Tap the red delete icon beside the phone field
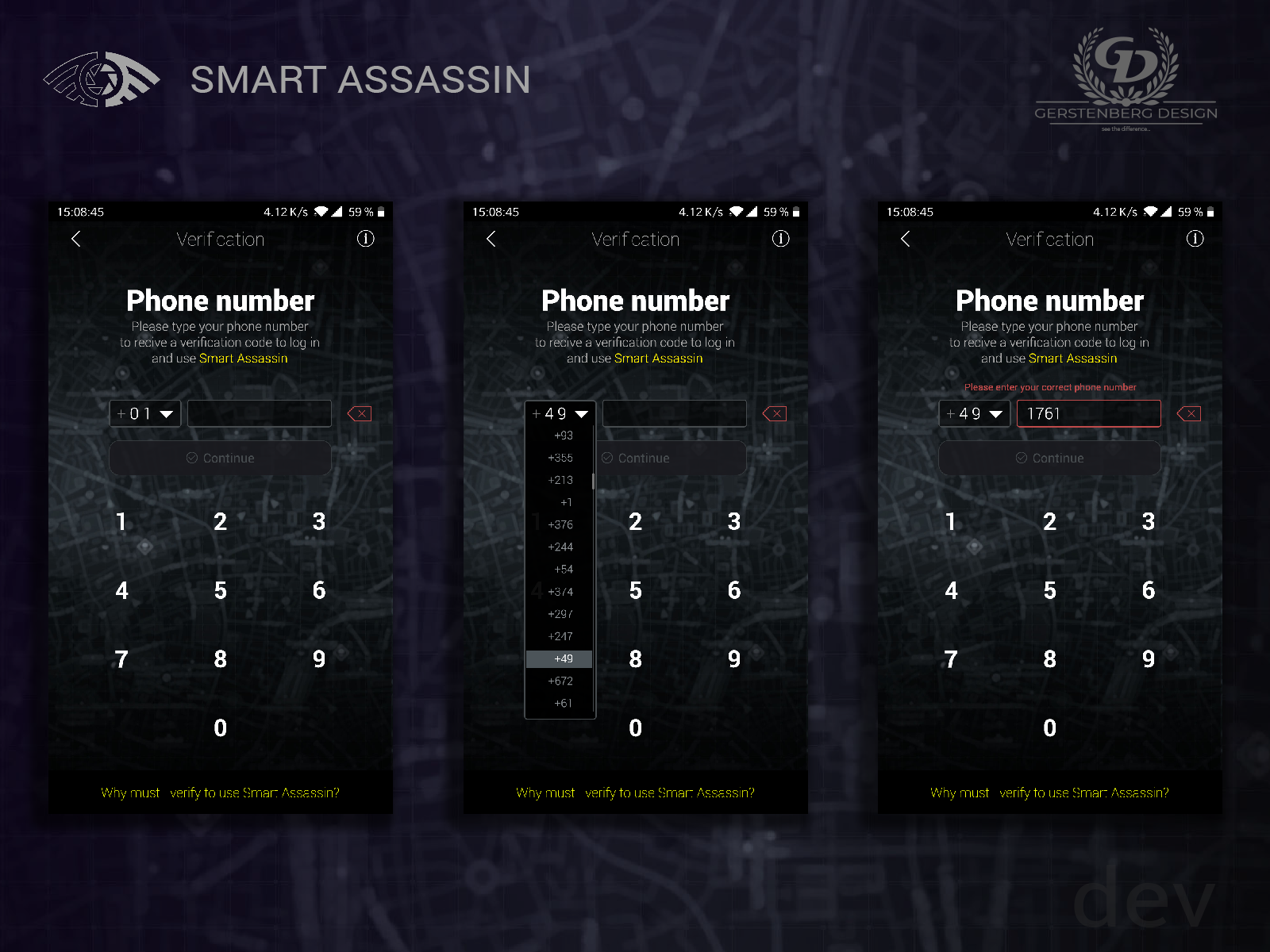 (x=359, y=413)
